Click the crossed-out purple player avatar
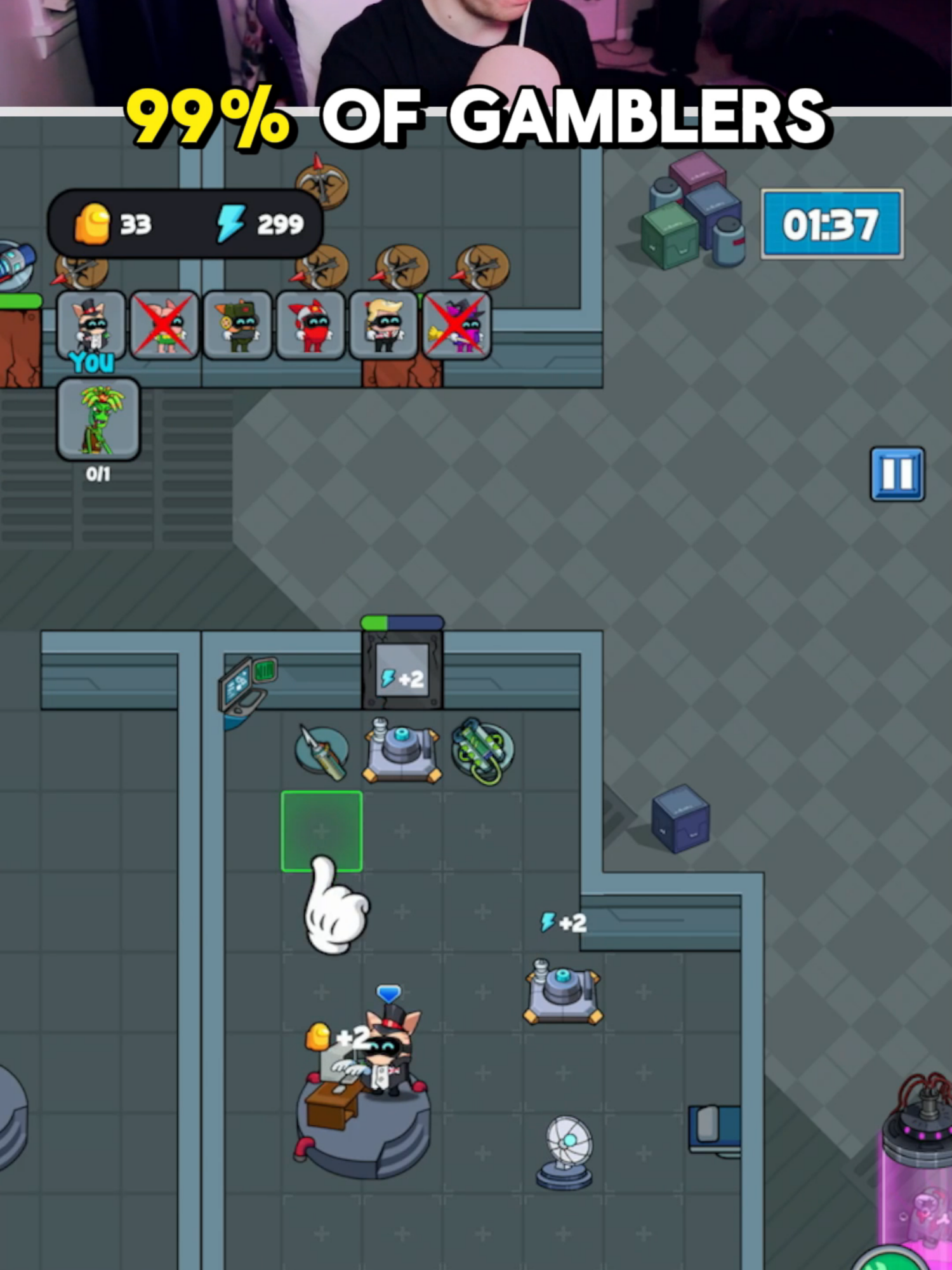952x1270 pixels. (456, 327)
